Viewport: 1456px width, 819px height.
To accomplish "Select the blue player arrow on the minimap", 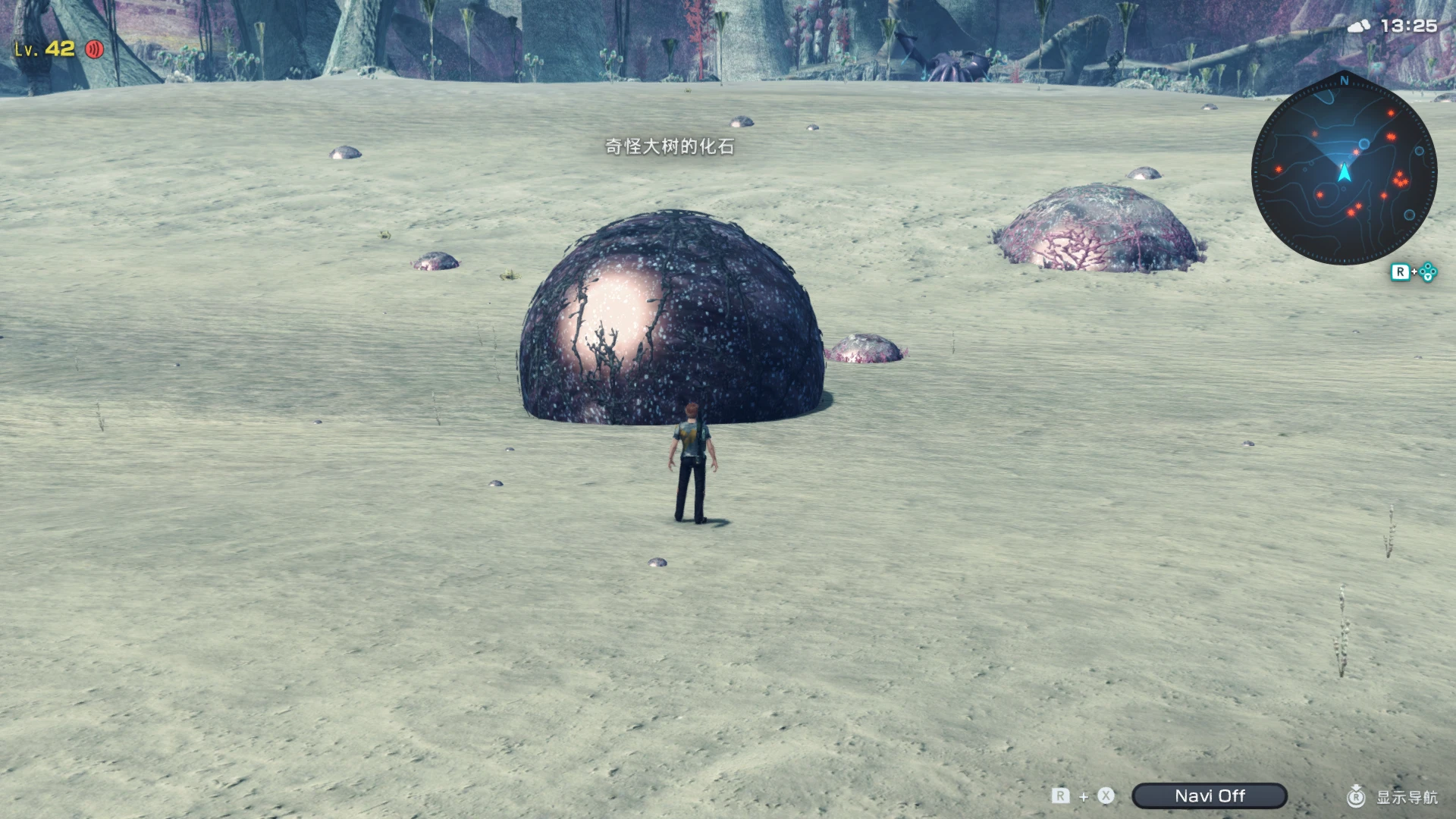I will 1344,172.
